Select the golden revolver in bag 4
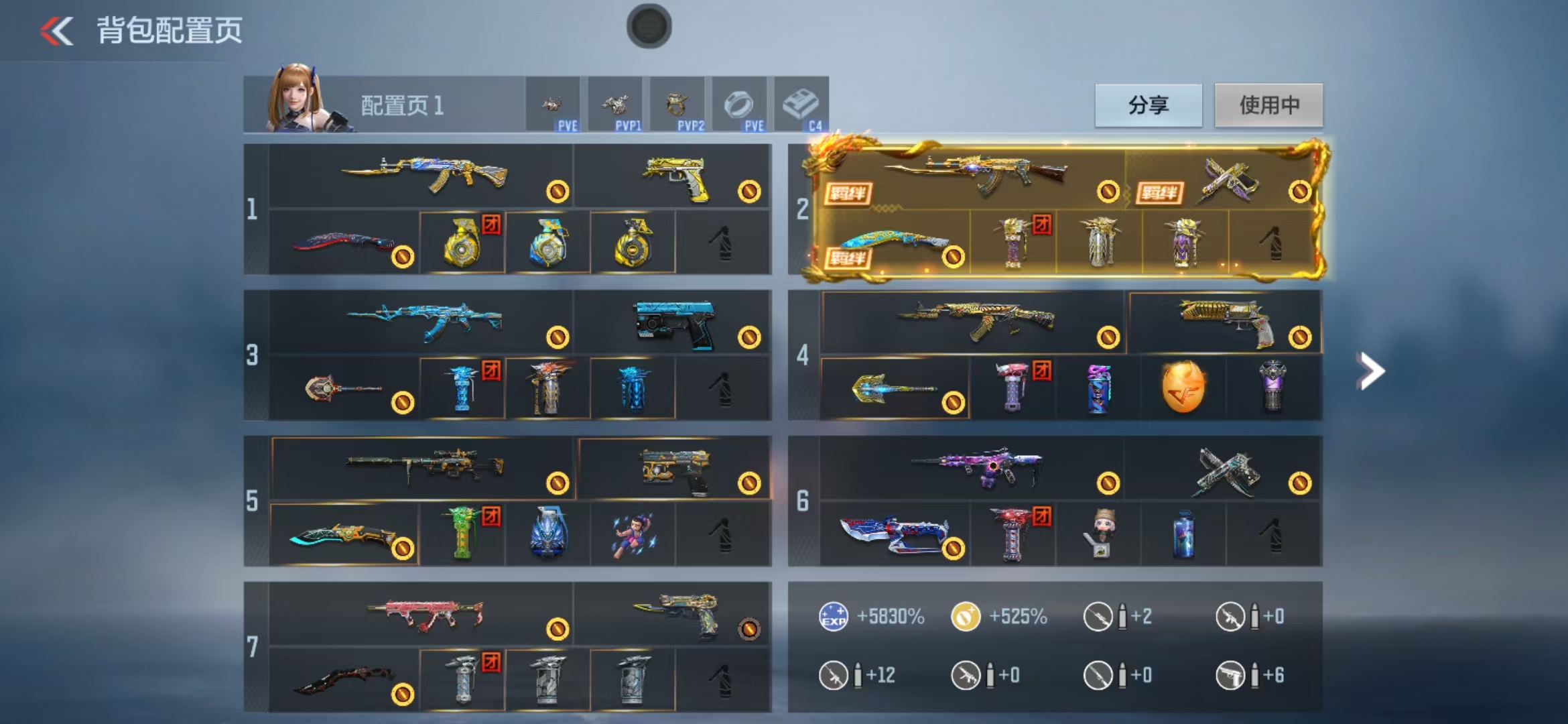1568x724 pixels. pos(1225,322)
